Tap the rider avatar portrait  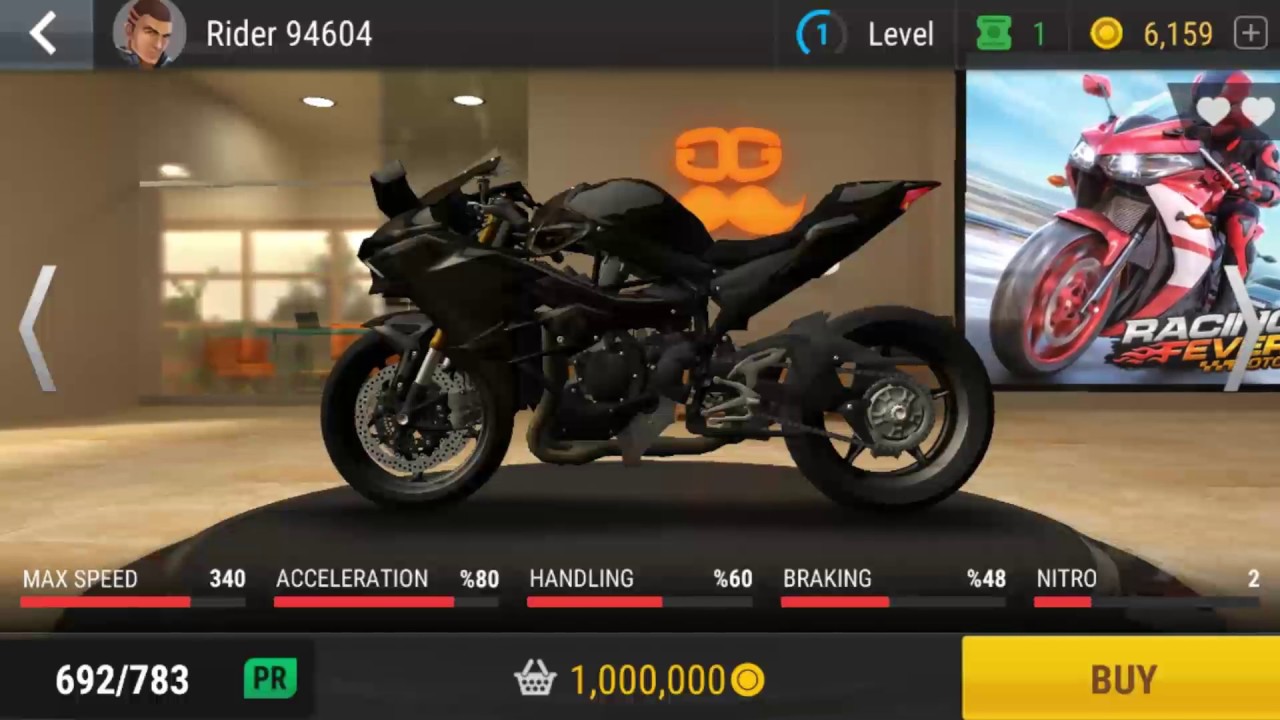[x=148, y=33]
